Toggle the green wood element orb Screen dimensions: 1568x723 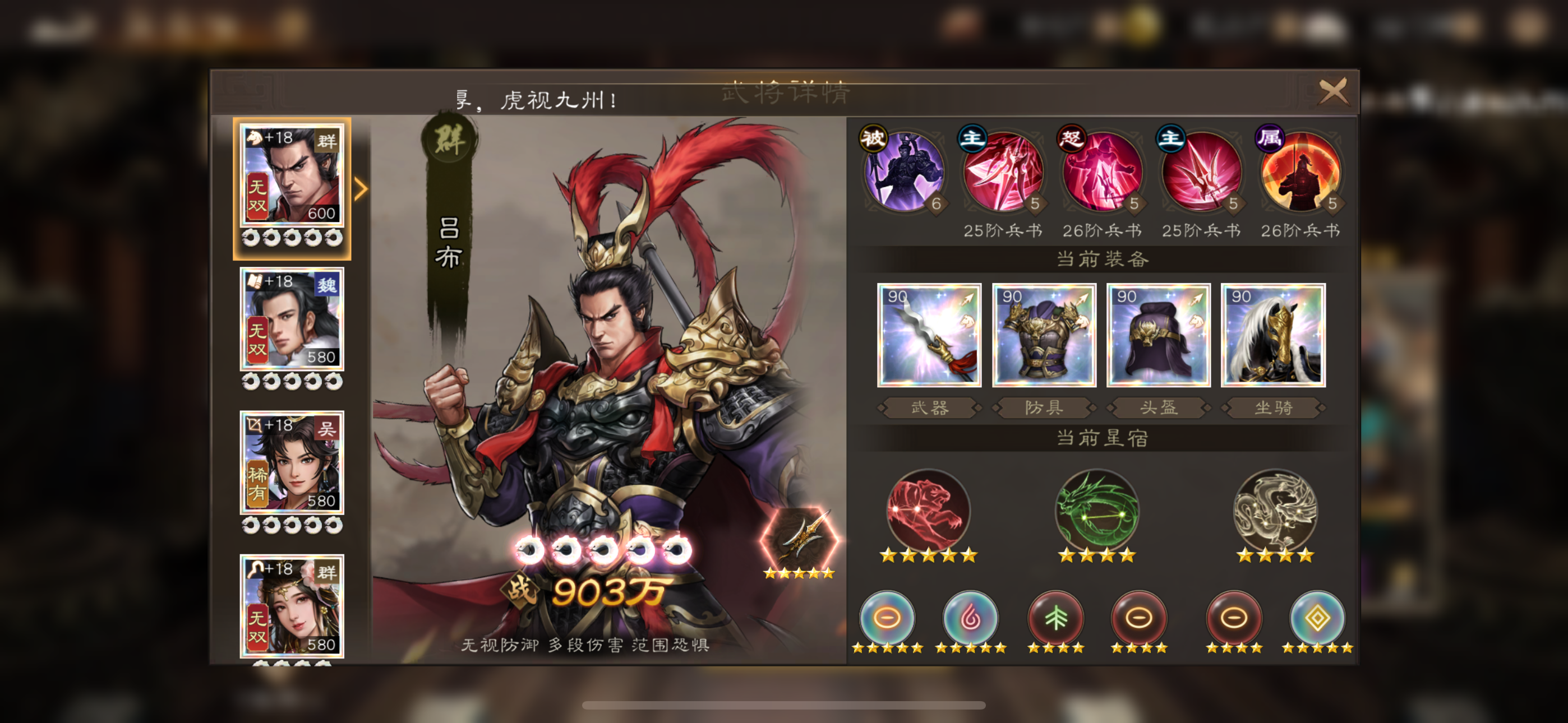tap(1057, 618)
